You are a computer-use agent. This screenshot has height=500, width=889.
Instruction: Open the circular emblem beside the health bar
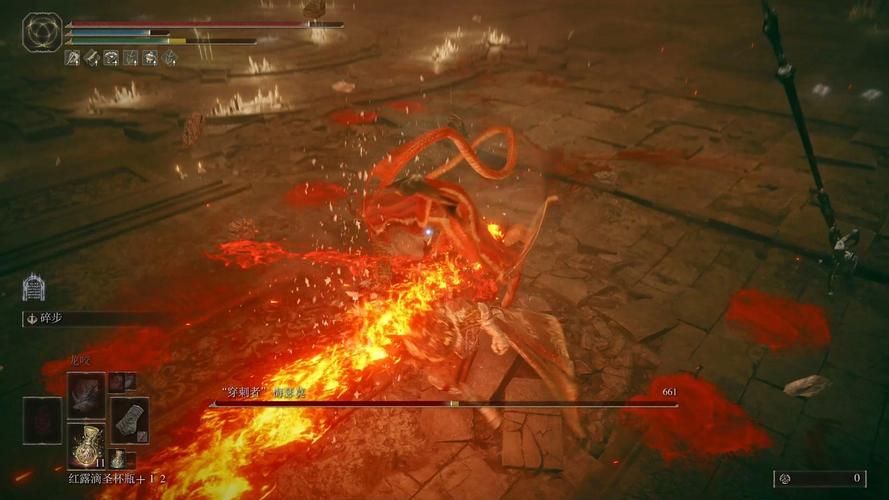[x=42, y=32]
